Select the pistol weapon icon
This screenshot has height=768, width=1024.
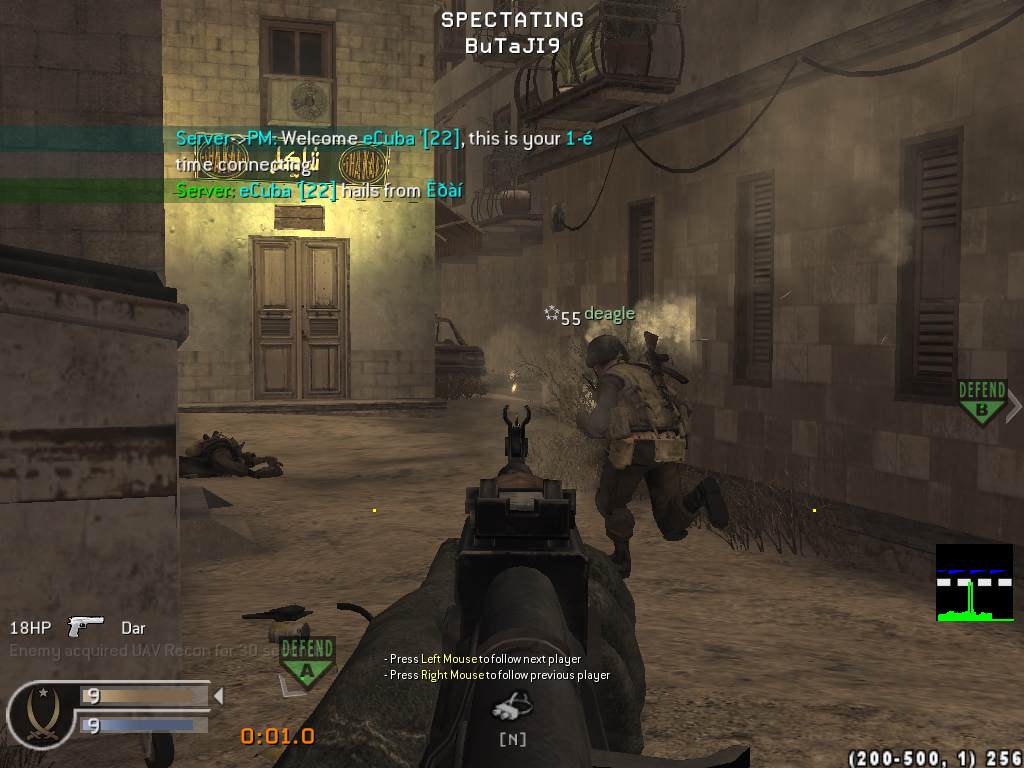pos(86,627)
